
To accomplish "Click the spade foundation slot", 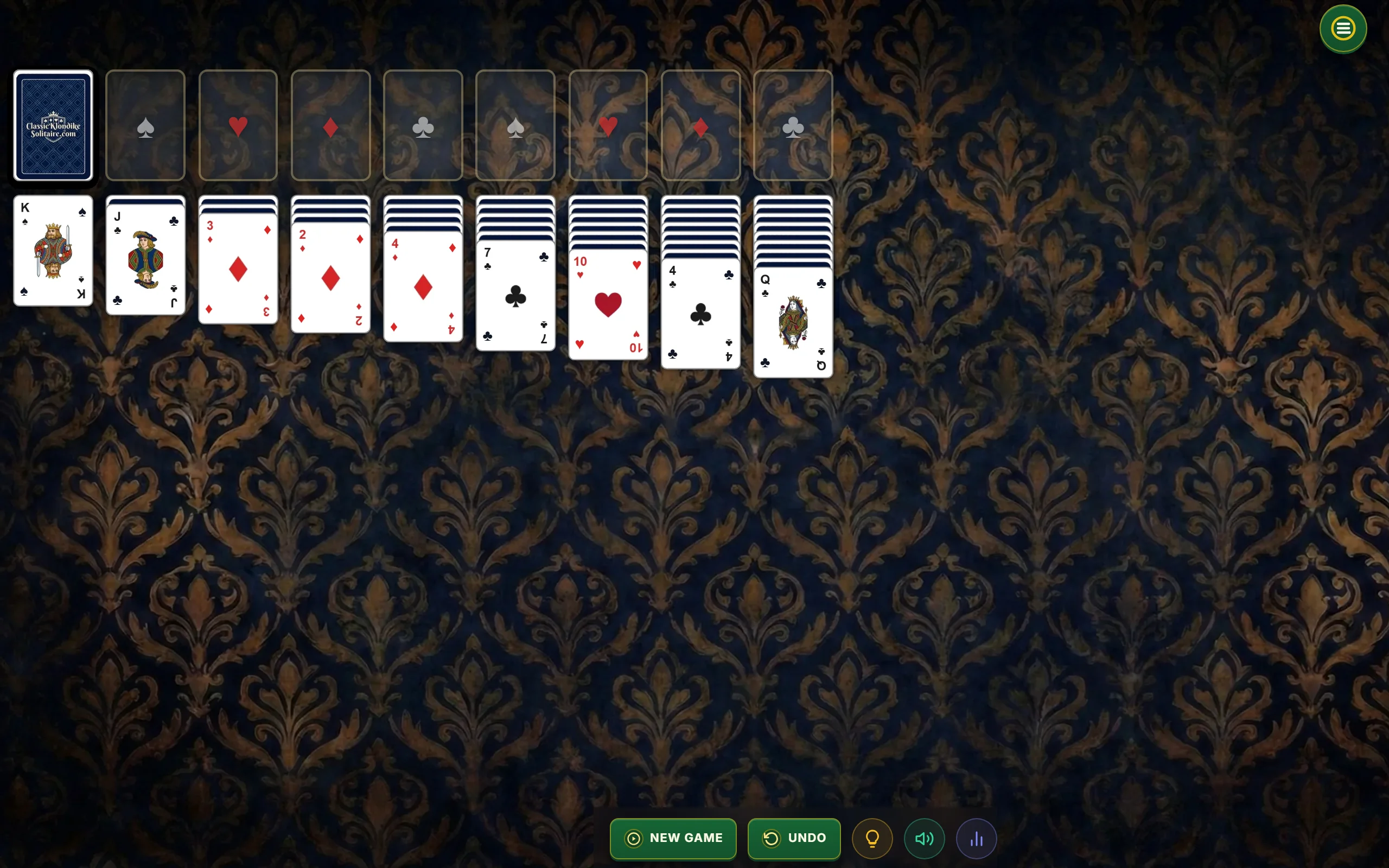I will [x=145, y=125].
